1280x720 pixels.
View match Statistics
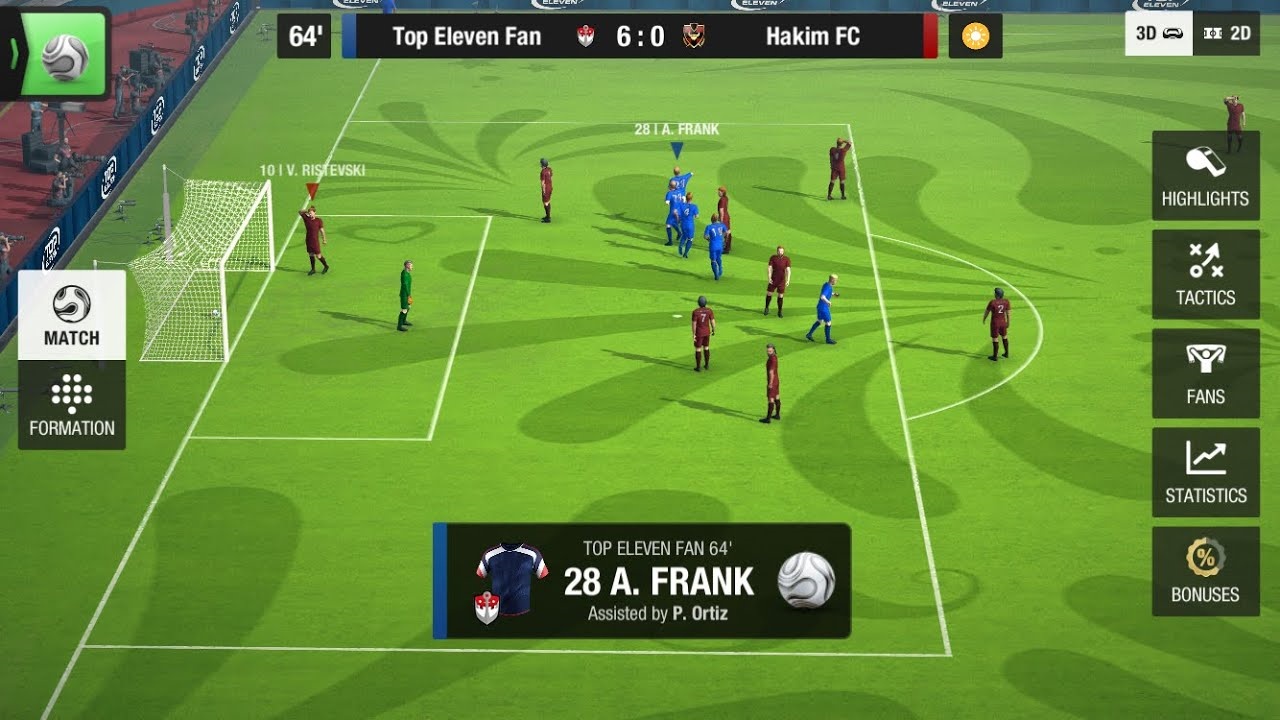(x=1205, y=473)
